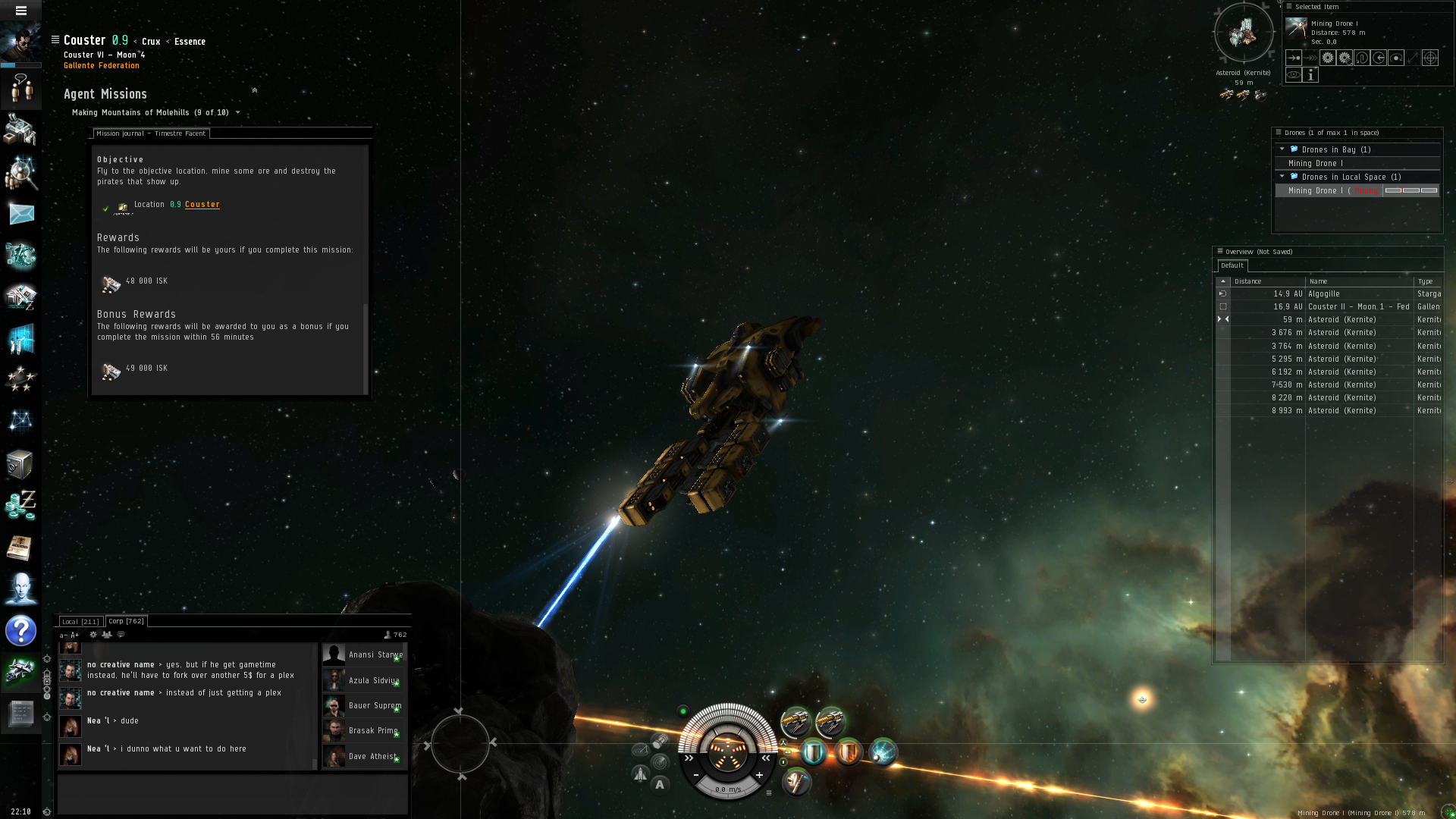Open the blue question mark help
This screenshot has height=819, width=1456.
(21, 630)
